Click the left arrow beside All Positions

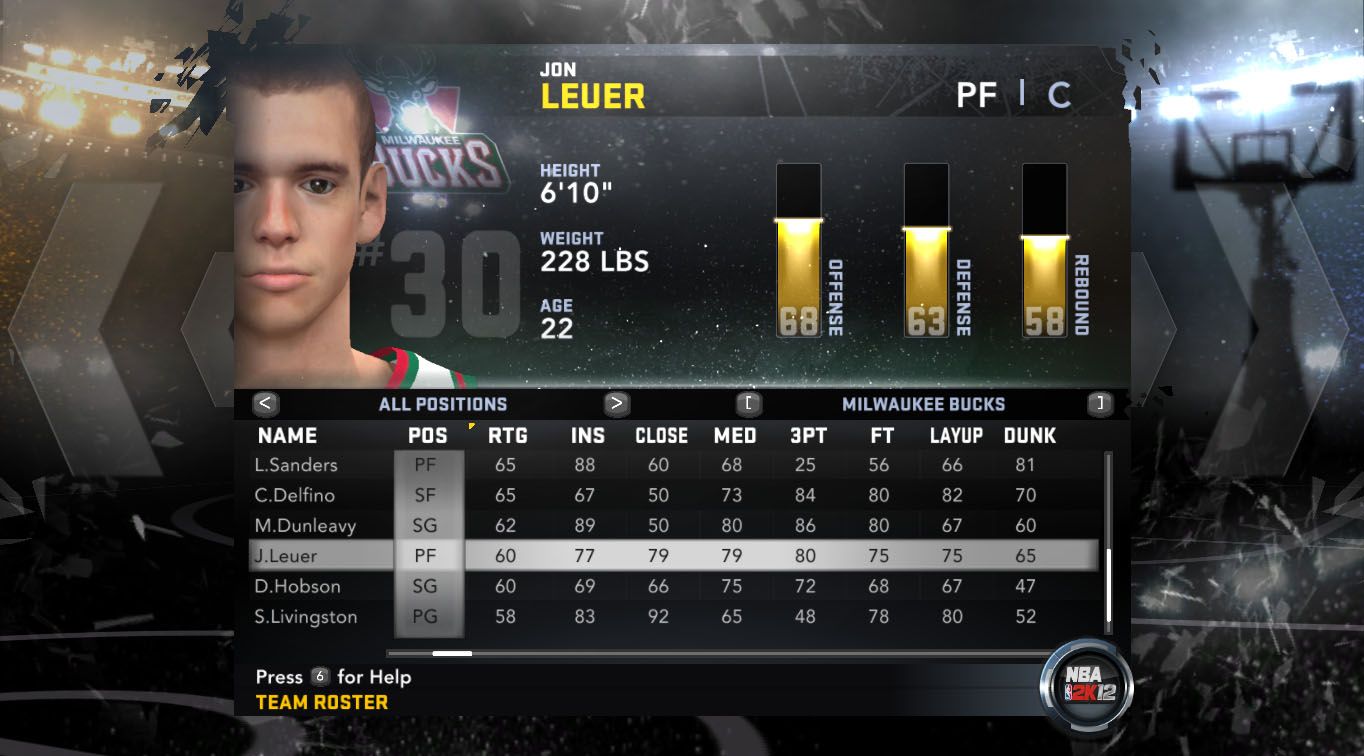pyautogui.click(x=266, y=404)
